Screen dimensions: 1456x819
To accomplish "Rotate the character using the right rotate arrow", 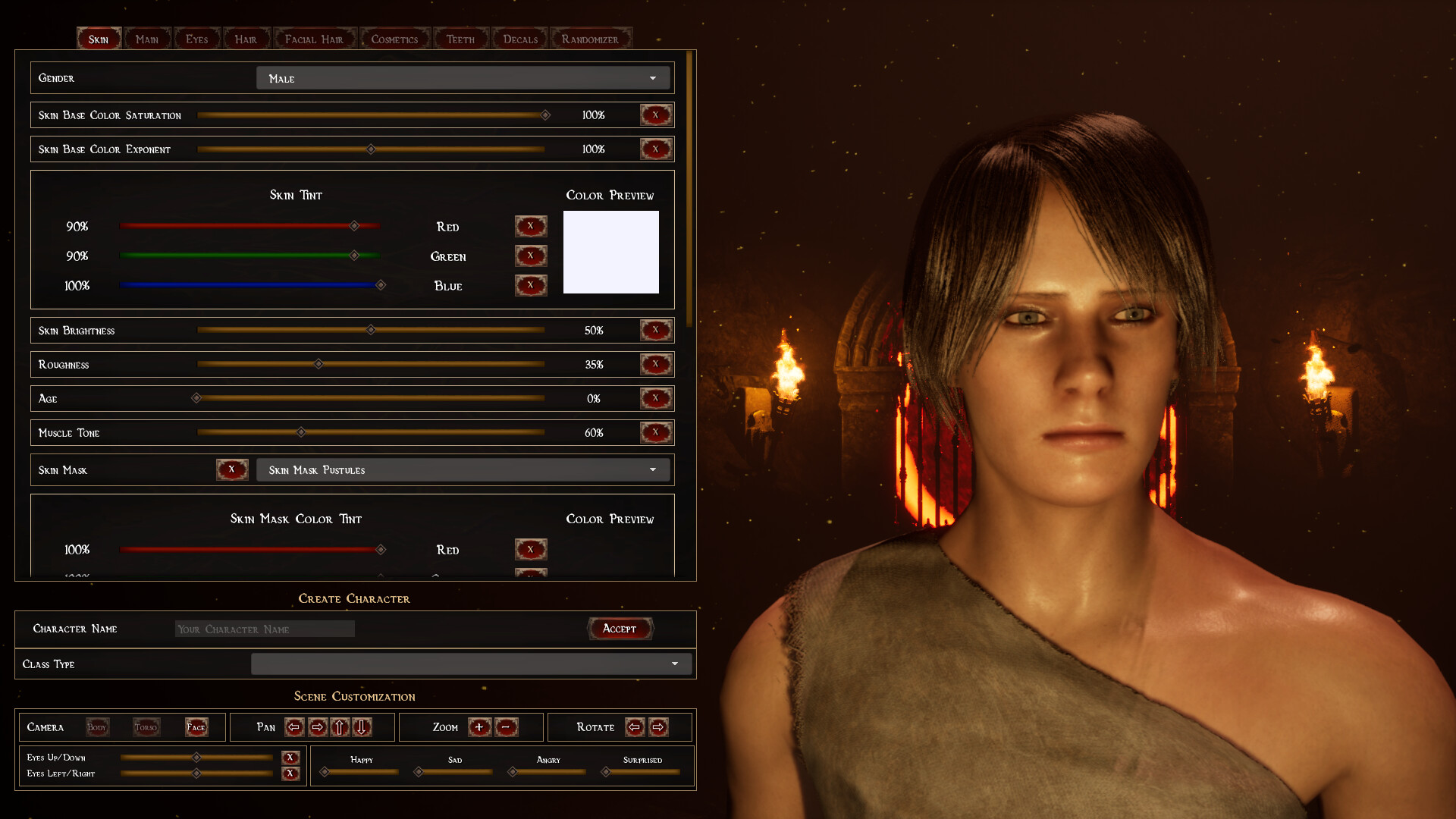I will coord(658,726).
